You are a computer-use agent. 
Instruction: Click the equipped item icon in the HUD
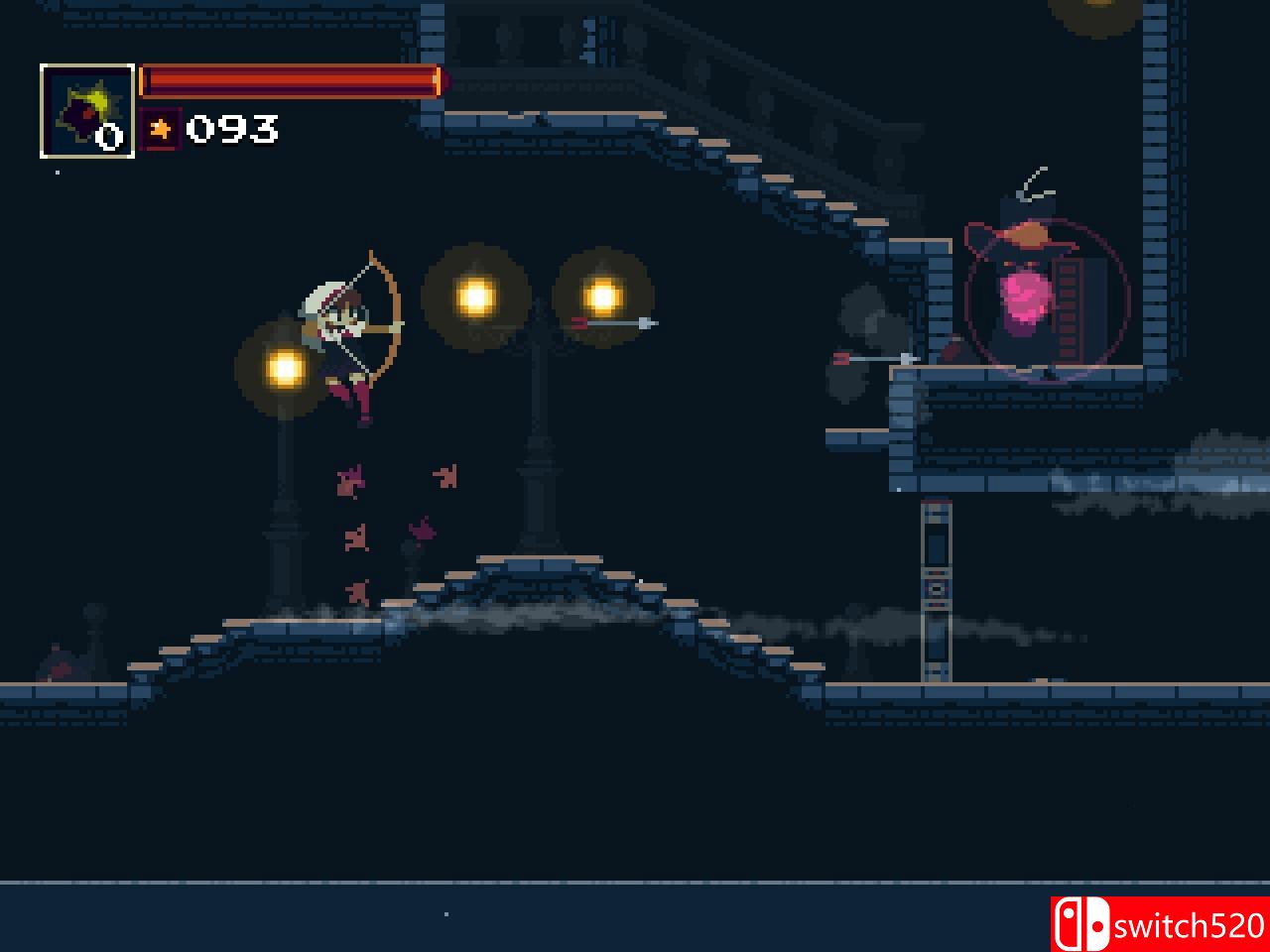(x=85, y=111)
